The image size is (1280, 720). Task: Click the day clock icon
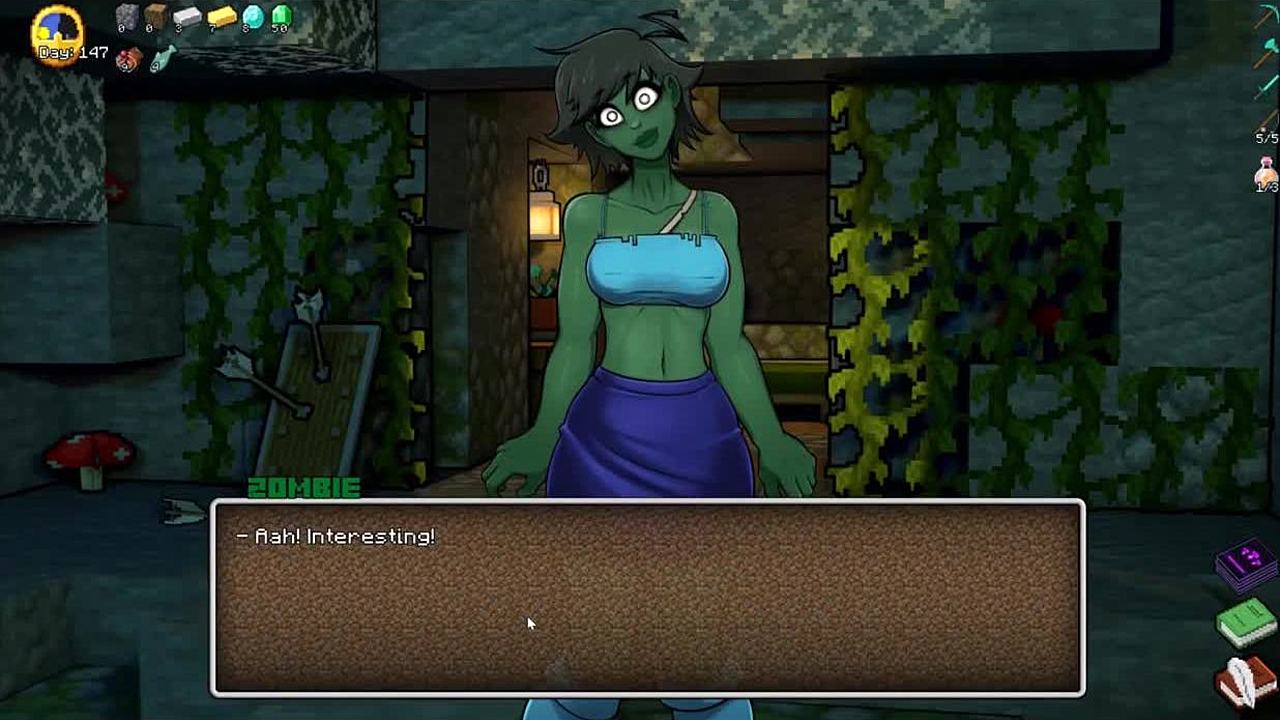click(x=57, y=32)
